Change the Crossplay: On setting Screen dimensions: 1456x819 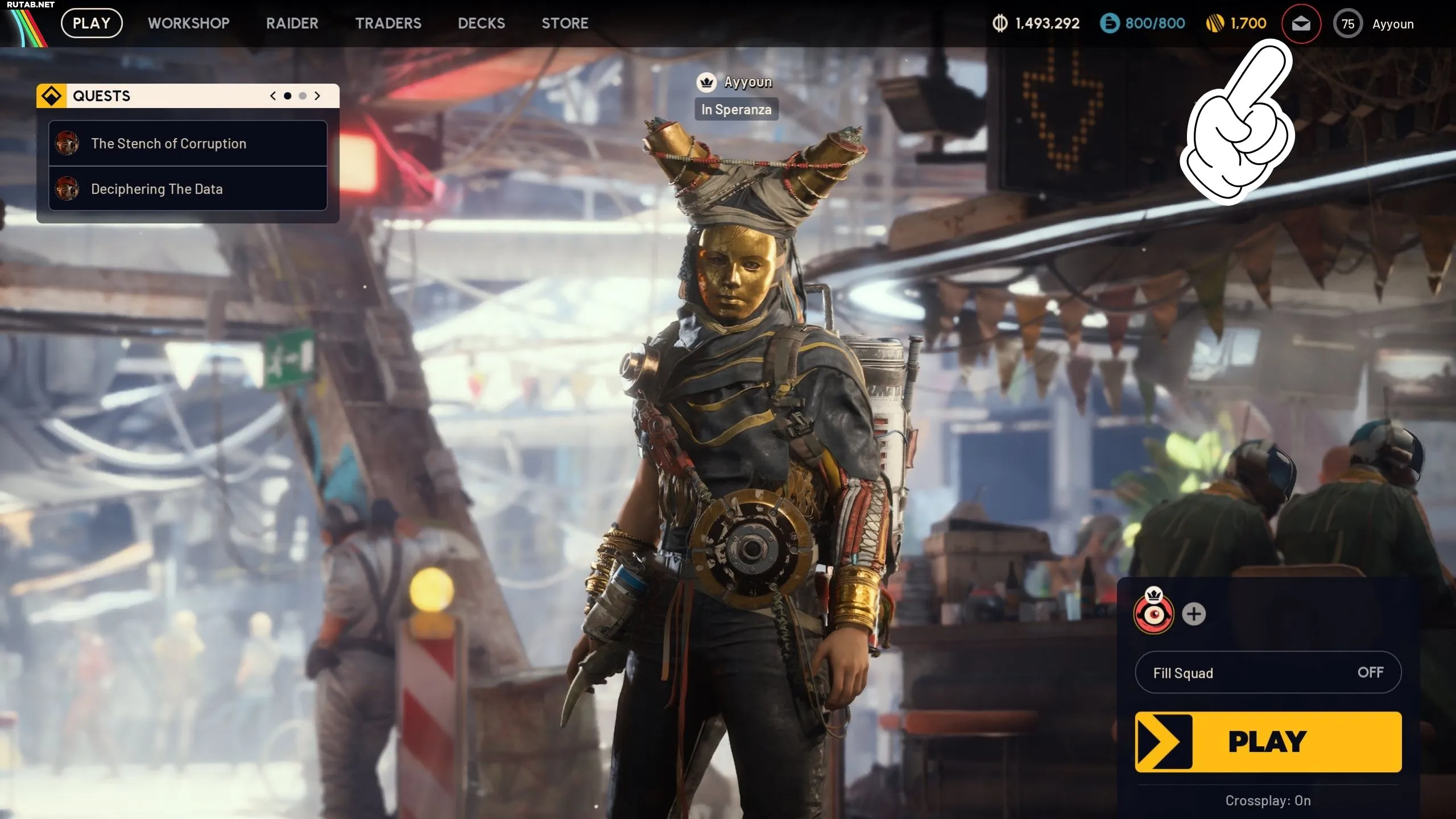1268,801
